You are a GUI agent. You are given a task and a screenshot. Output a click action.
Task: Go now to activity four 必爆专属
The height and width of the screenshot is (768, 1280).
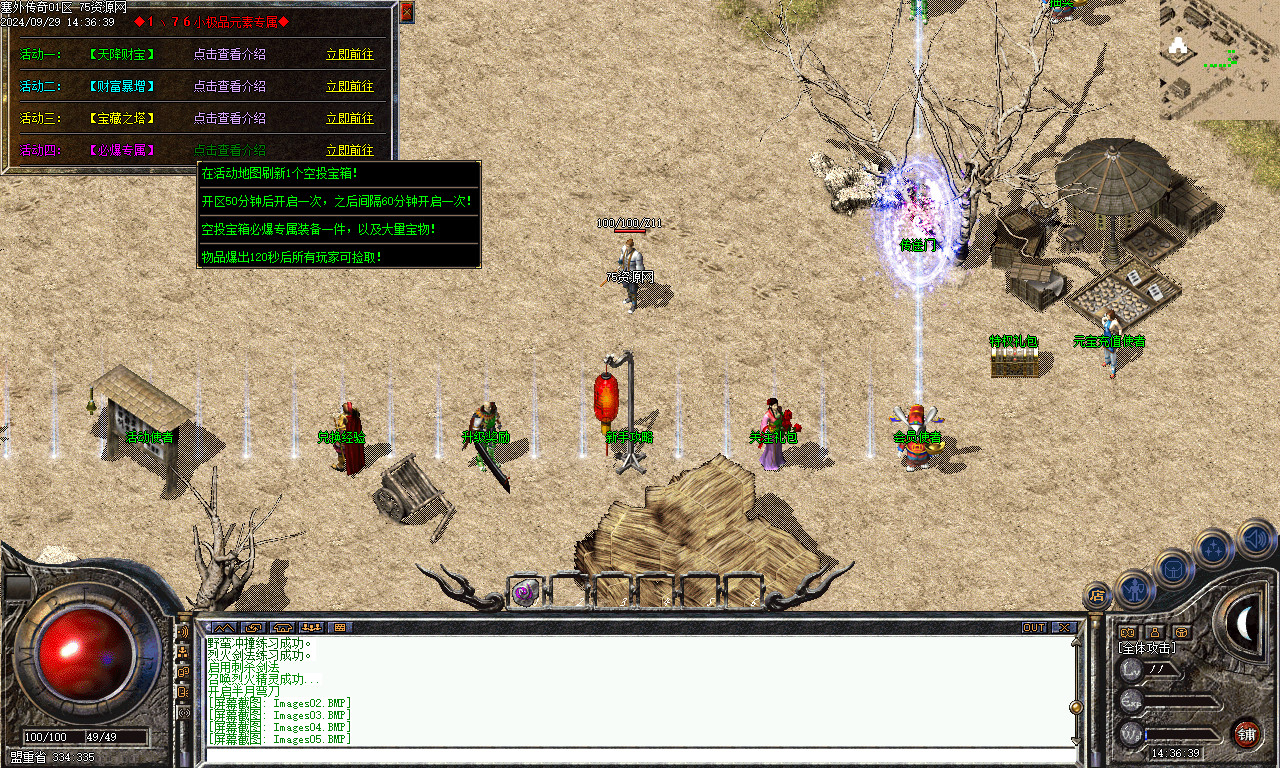[350, 150]
